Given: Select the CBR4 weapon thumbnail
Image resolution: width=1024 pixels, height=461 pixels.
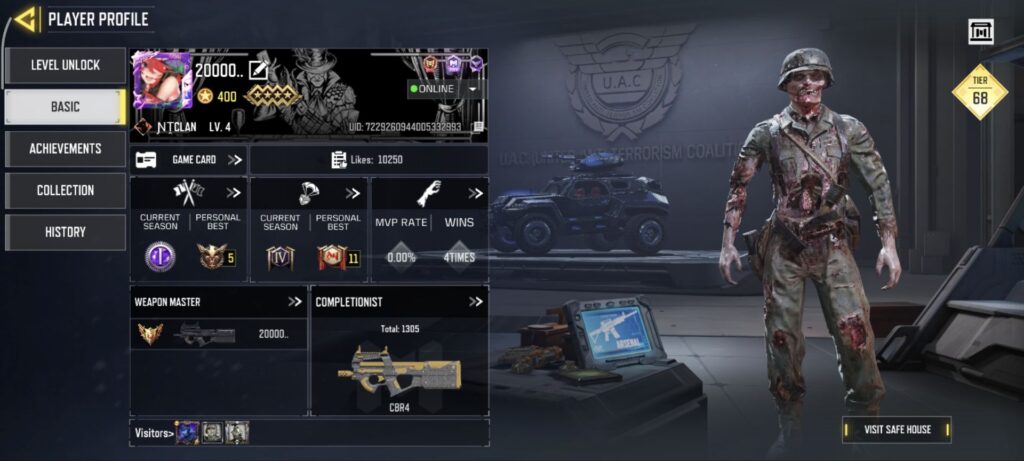Looking at the screenshot, I should point(399,372).
